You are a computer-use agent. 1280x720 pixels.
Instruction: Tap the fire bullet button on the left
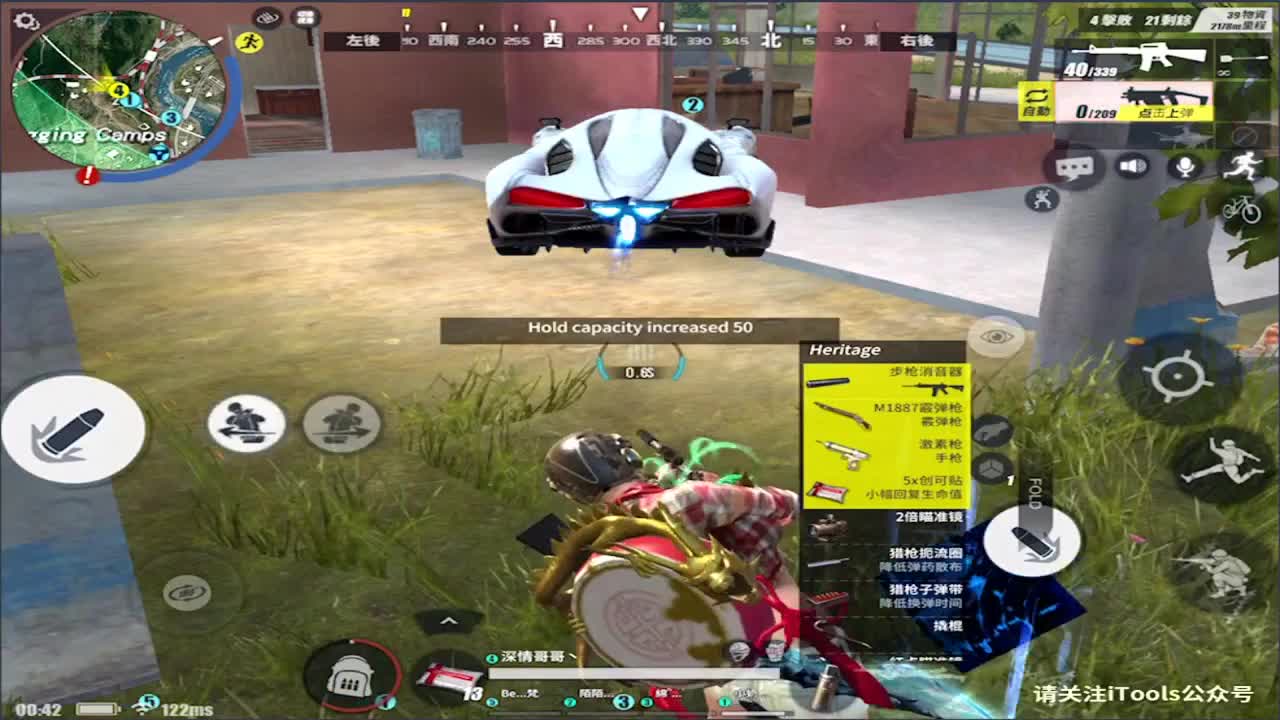tap(75, 430)
